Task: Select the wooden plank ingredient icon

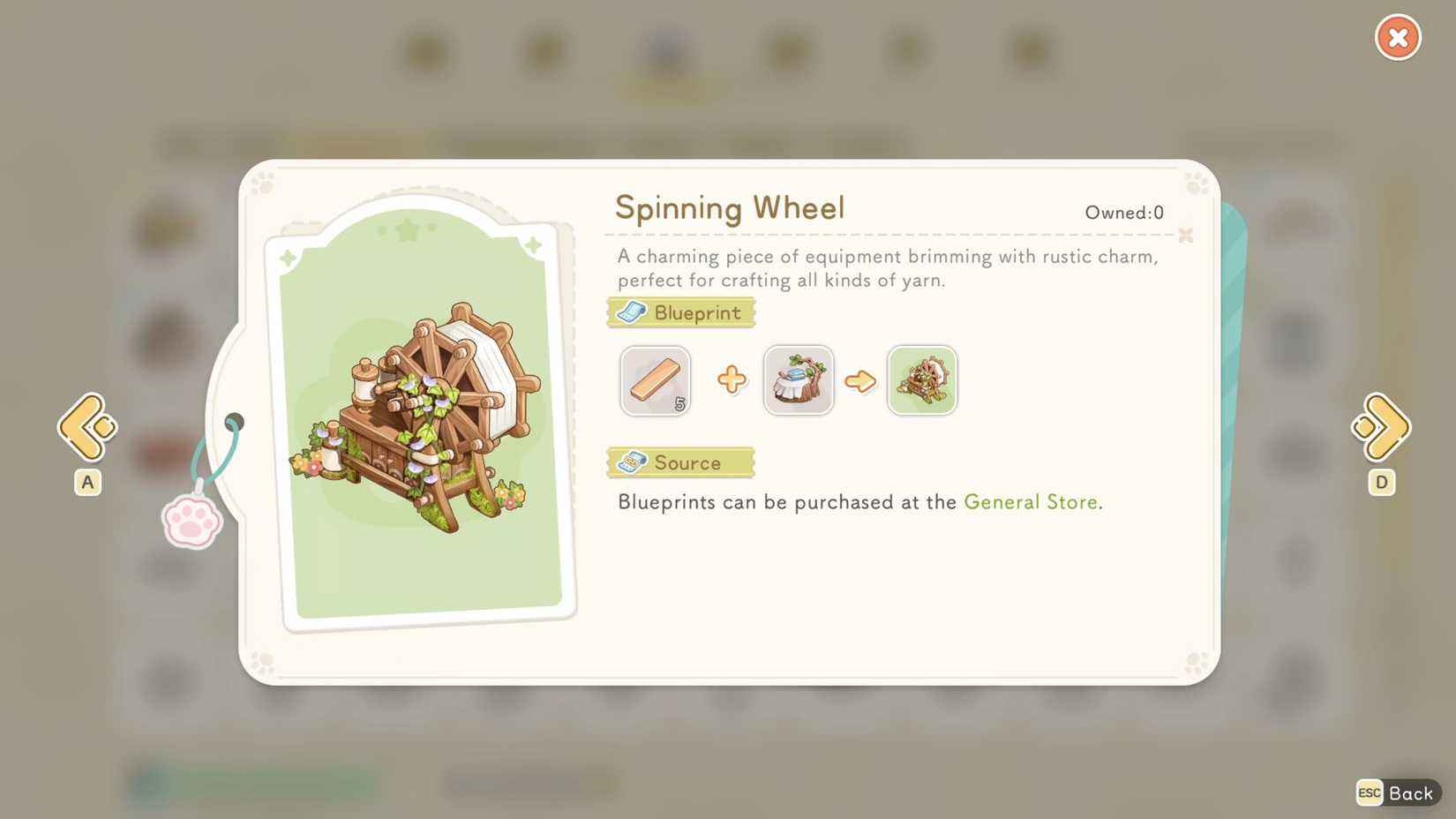Action: tap(655, 380)
